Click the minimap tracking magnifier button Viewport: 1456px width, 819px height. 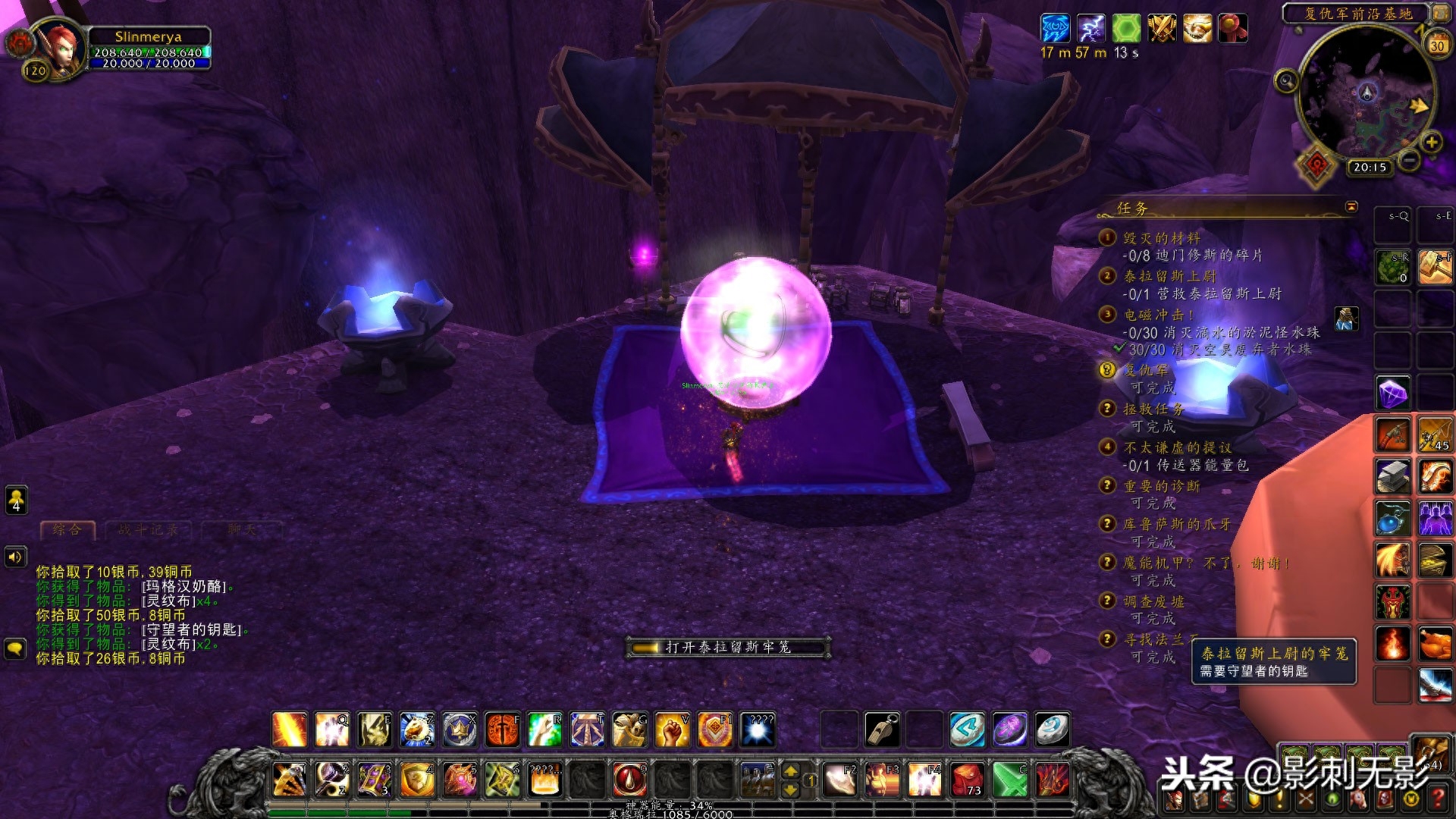coord(1286,80)
